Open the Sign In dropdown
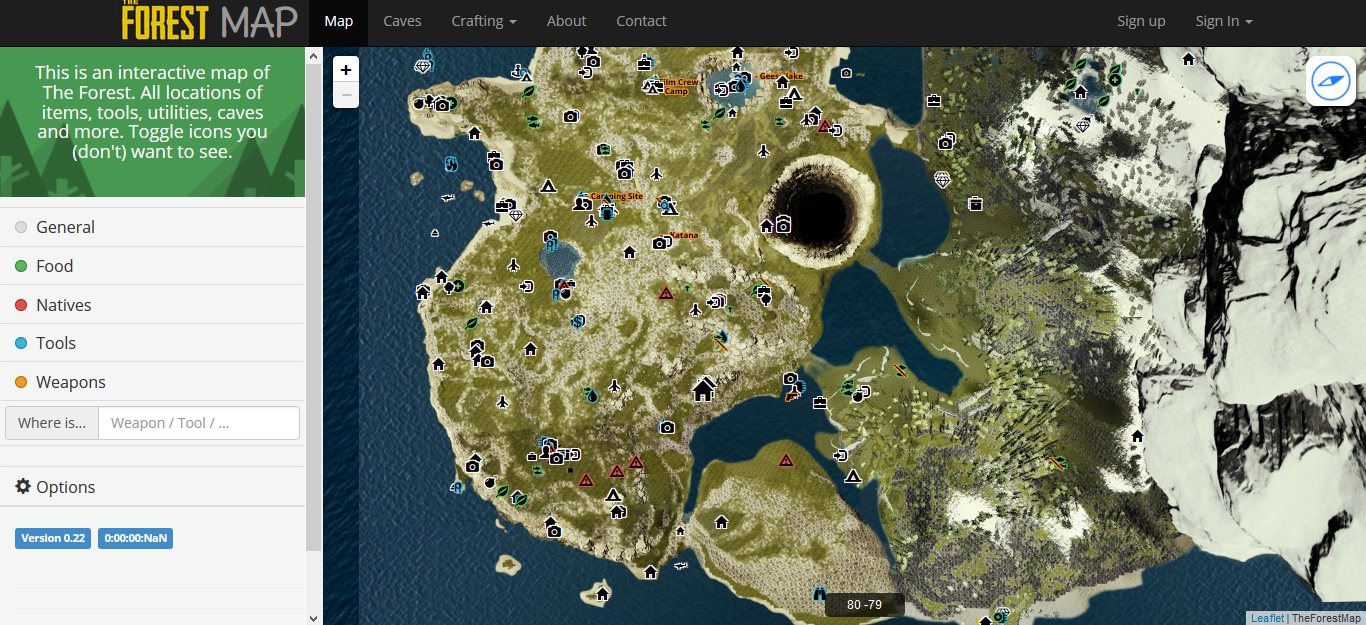The height and width of the screenshot is (625, 1366). tap(1223, 21)
